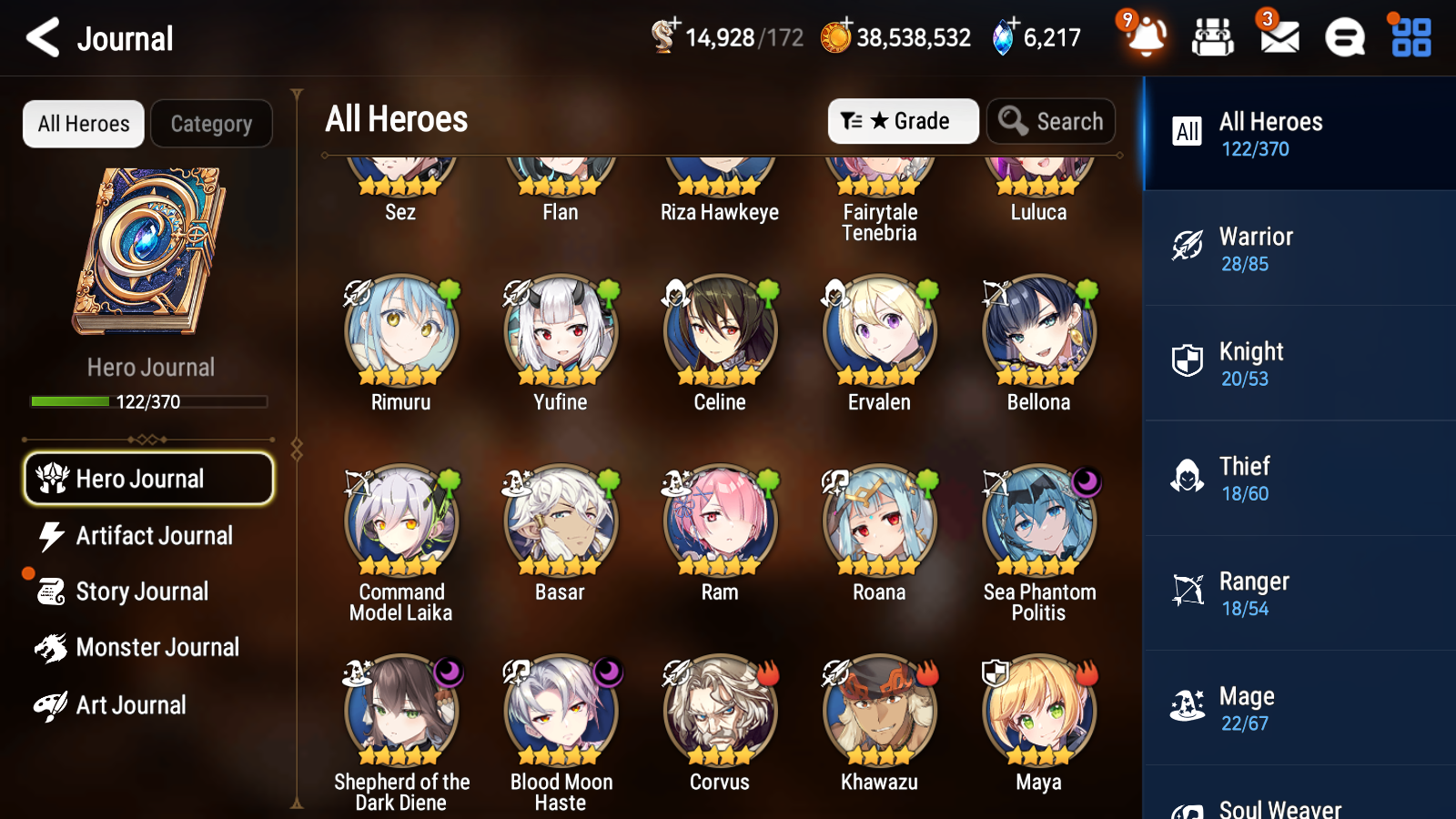Open the hero Search function

(x=1051, y=120)
